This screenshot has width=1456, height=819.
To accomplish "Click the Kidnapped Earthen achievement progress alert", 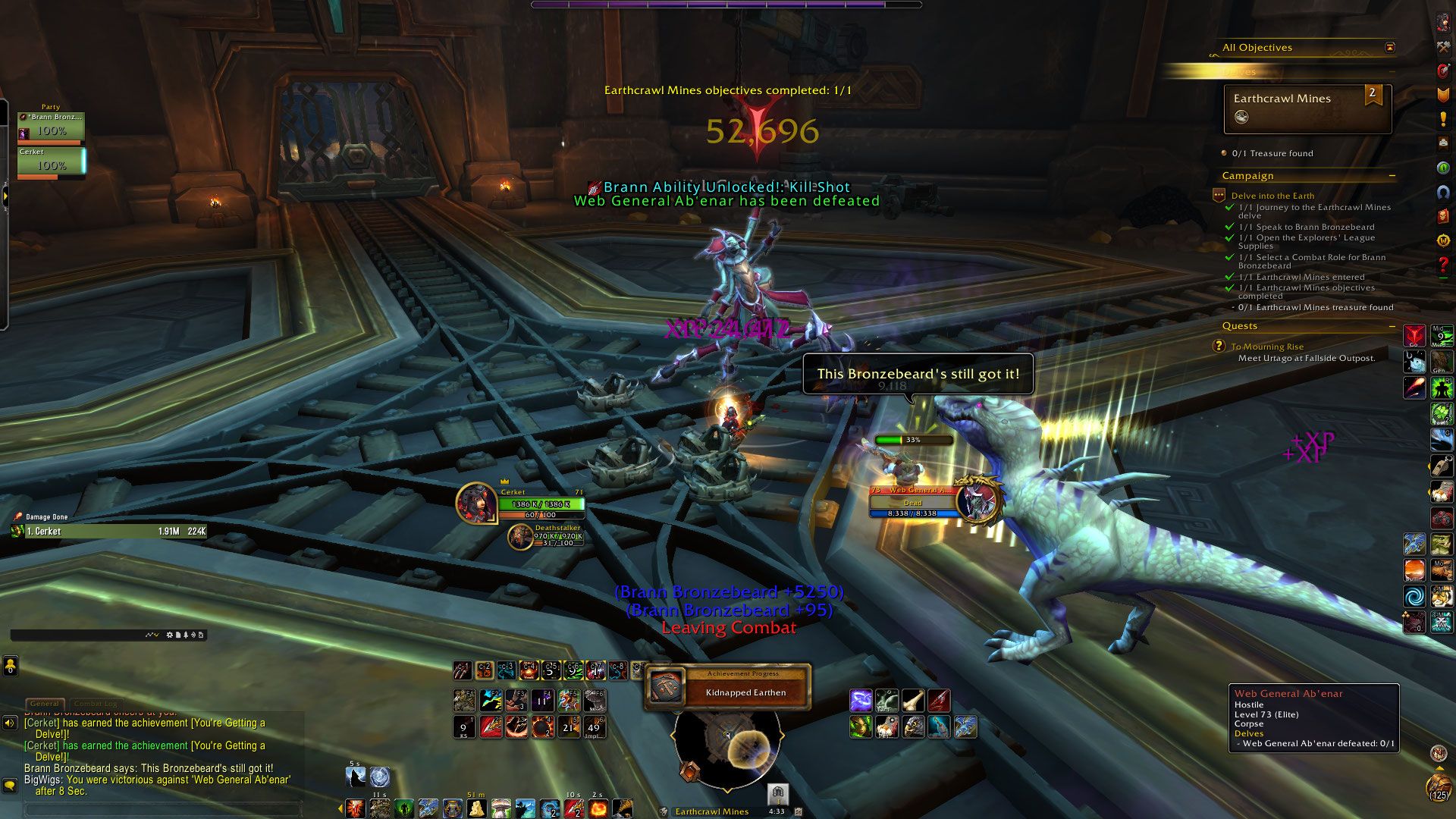I will click(728, 687).
